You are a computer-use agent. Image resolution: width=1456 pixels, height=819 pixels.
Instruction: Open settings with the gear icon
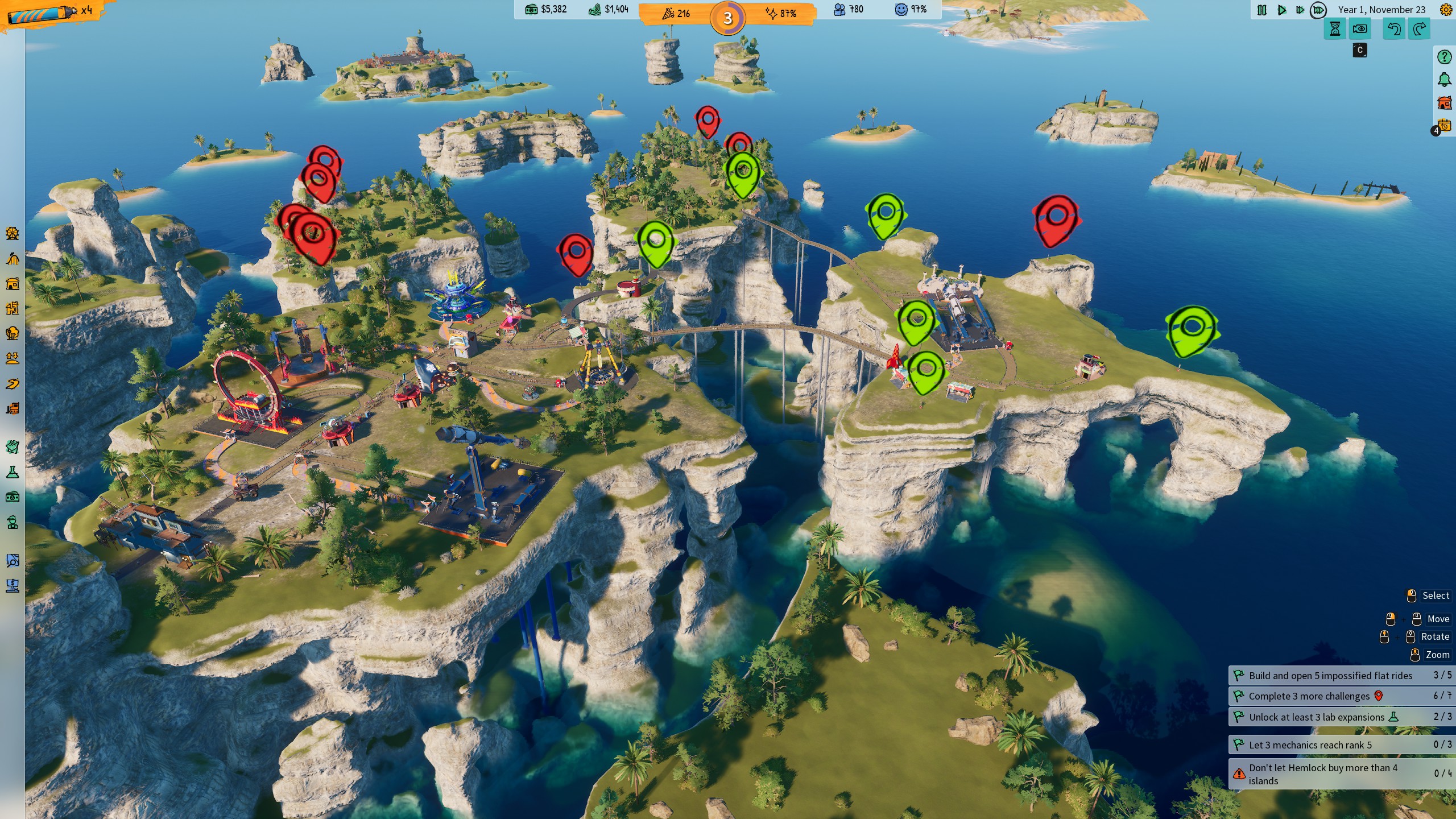(1445, 10)
